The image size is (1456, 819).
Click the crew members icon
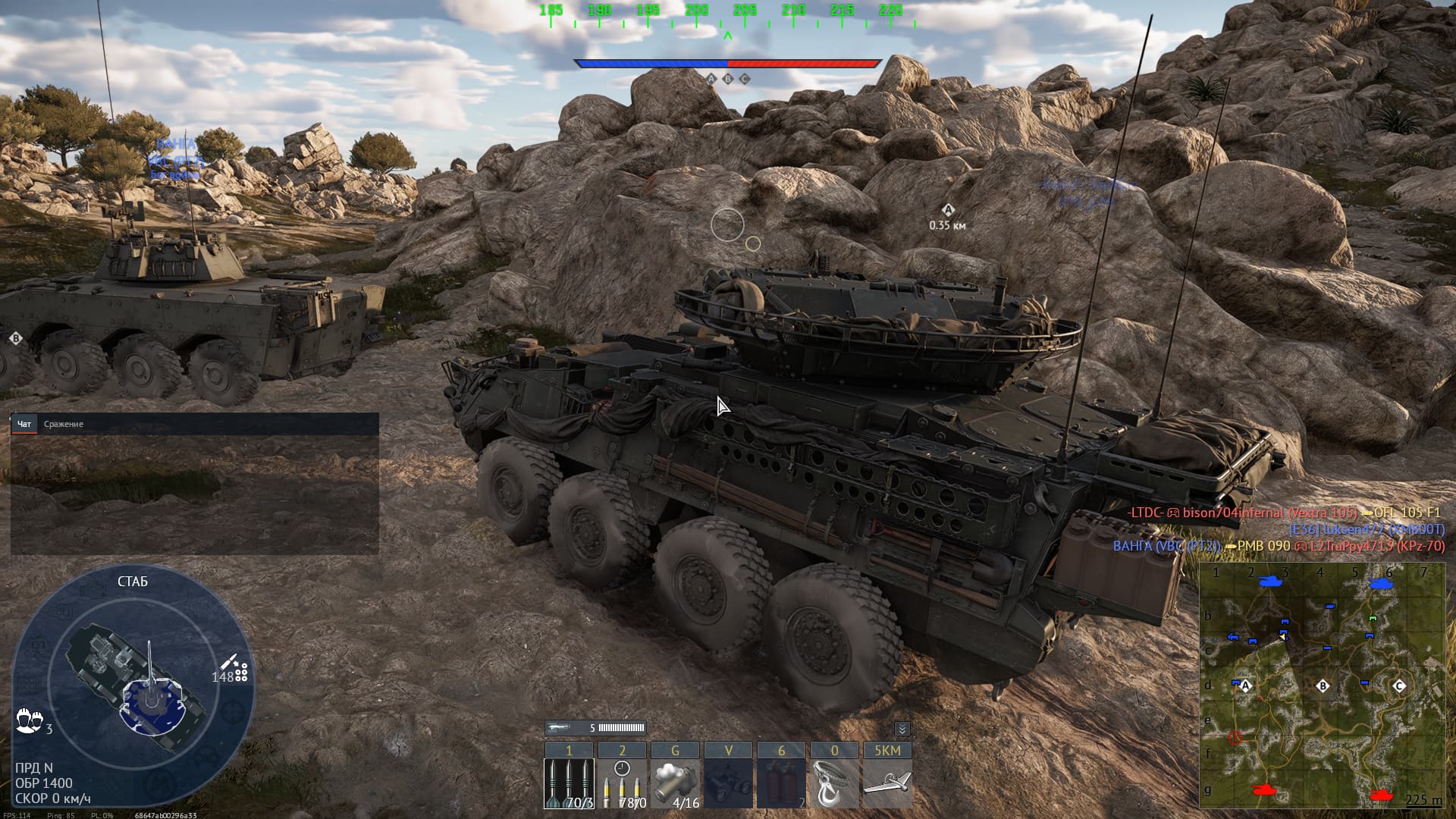pos(29,720)
